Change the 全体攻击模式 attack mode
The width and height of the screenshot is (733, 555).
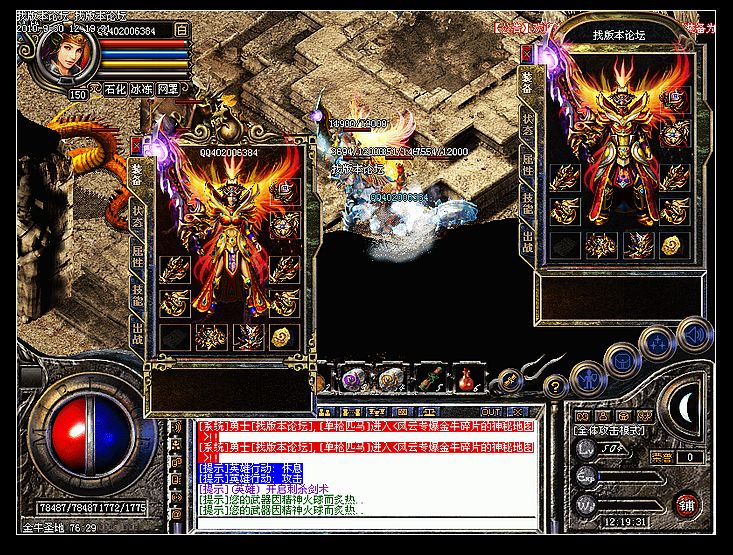pos(610,430)
